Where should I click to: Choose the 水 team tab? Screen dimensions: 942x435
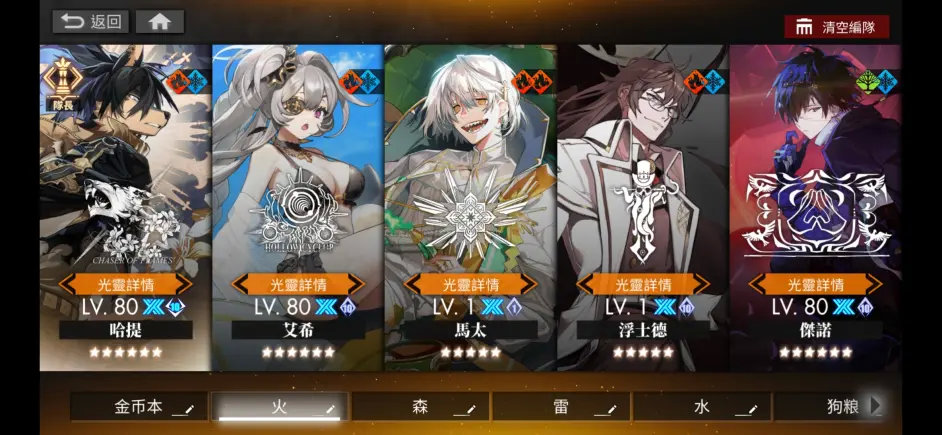click(703, 407)
